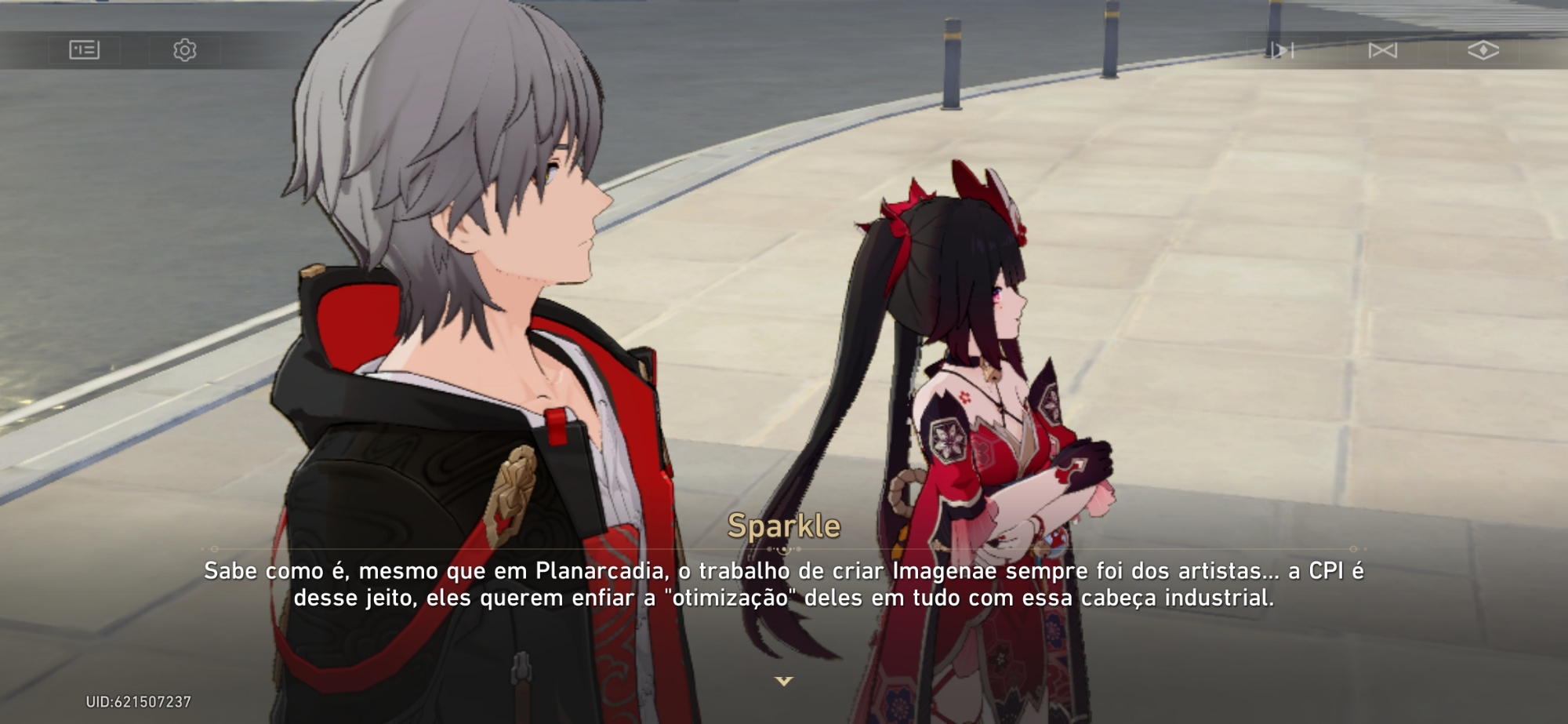Open the dialogue log
The image size is (1568, 724).
pyautogui.click(x=84, y=50)
